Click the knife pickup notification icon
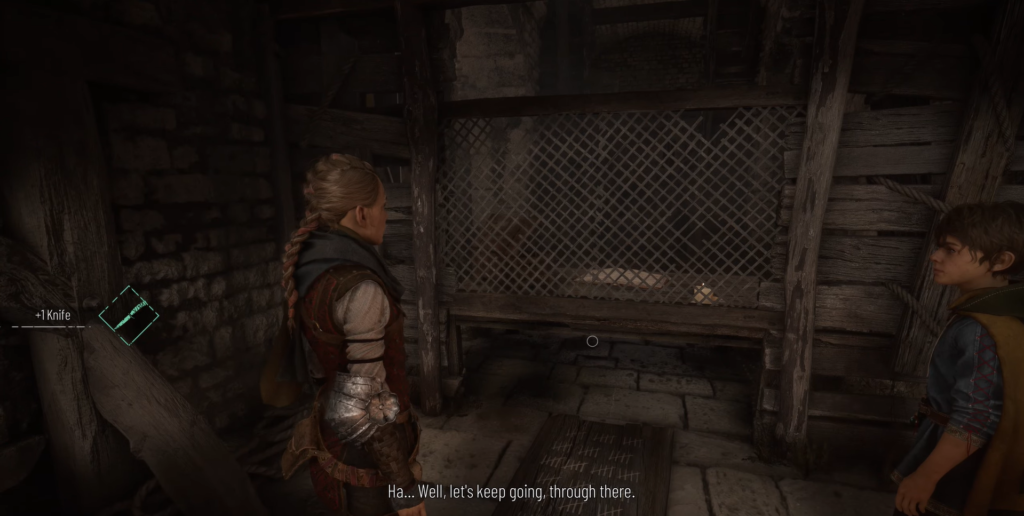This screenshot has width=1024, height=516. (129, 315)
